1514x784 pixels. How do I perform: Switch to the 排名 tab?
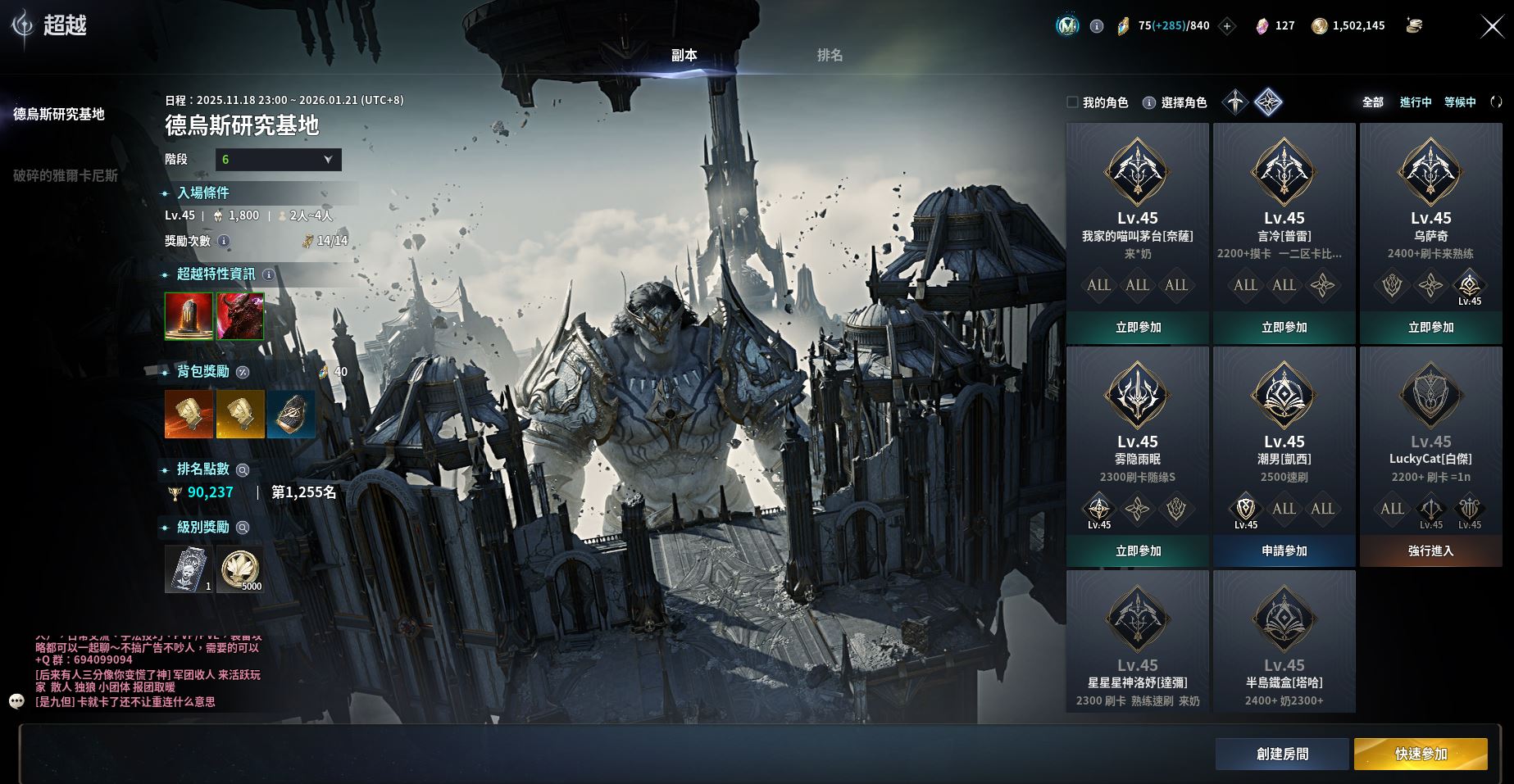click(x=830, y=55)
